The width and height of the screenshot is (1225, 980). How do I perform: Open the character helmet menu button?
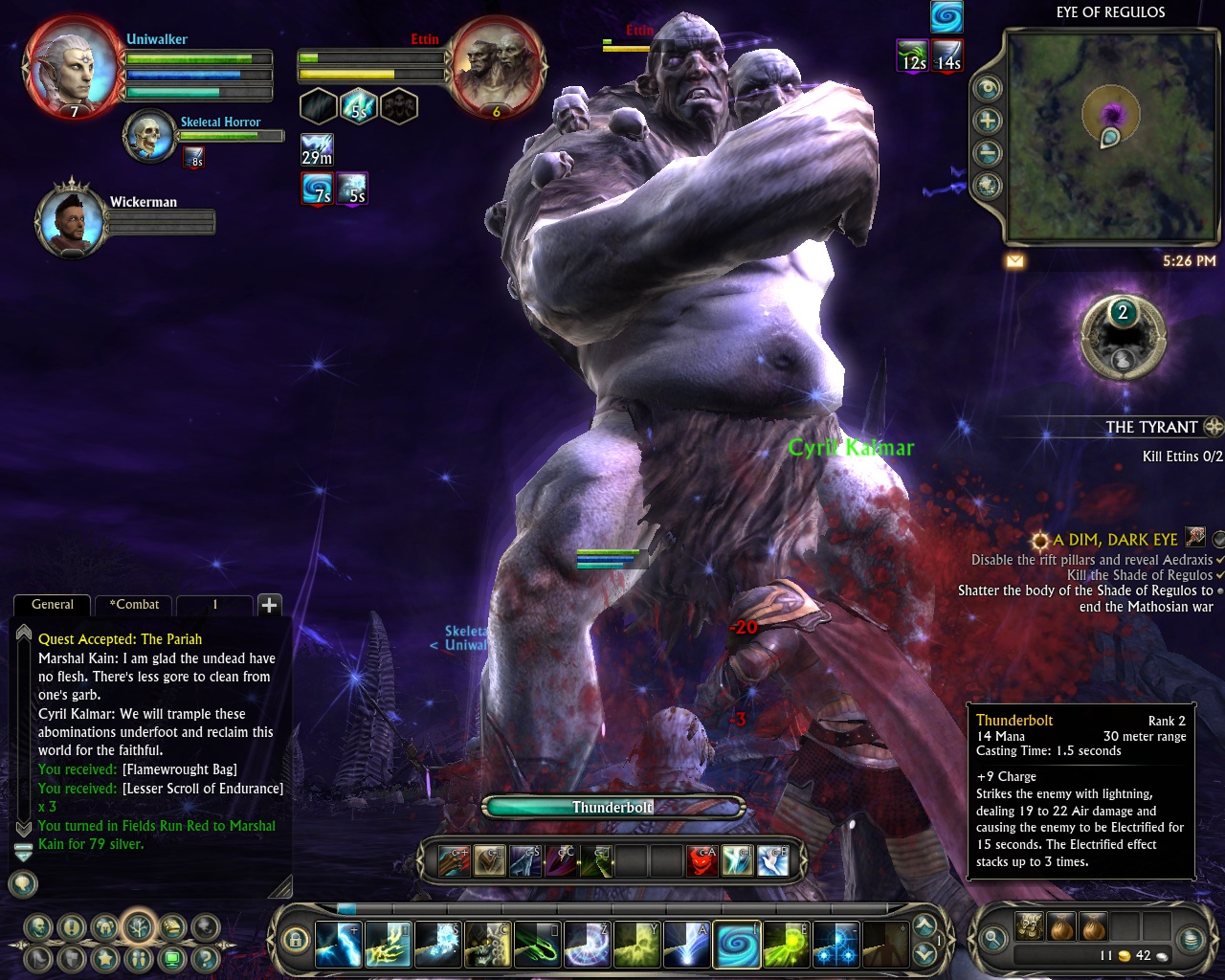tap(105, 926)
